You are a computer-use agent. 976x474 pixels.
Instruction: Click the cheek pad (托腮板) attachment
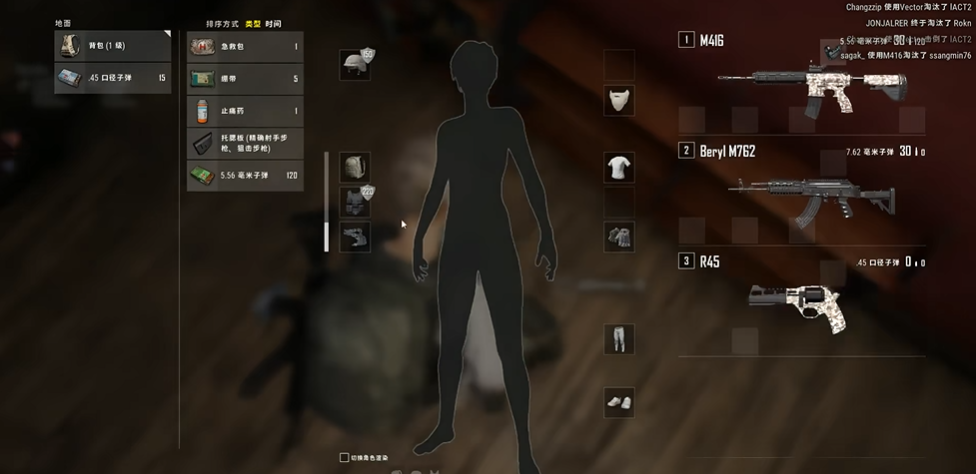(245, 143)
